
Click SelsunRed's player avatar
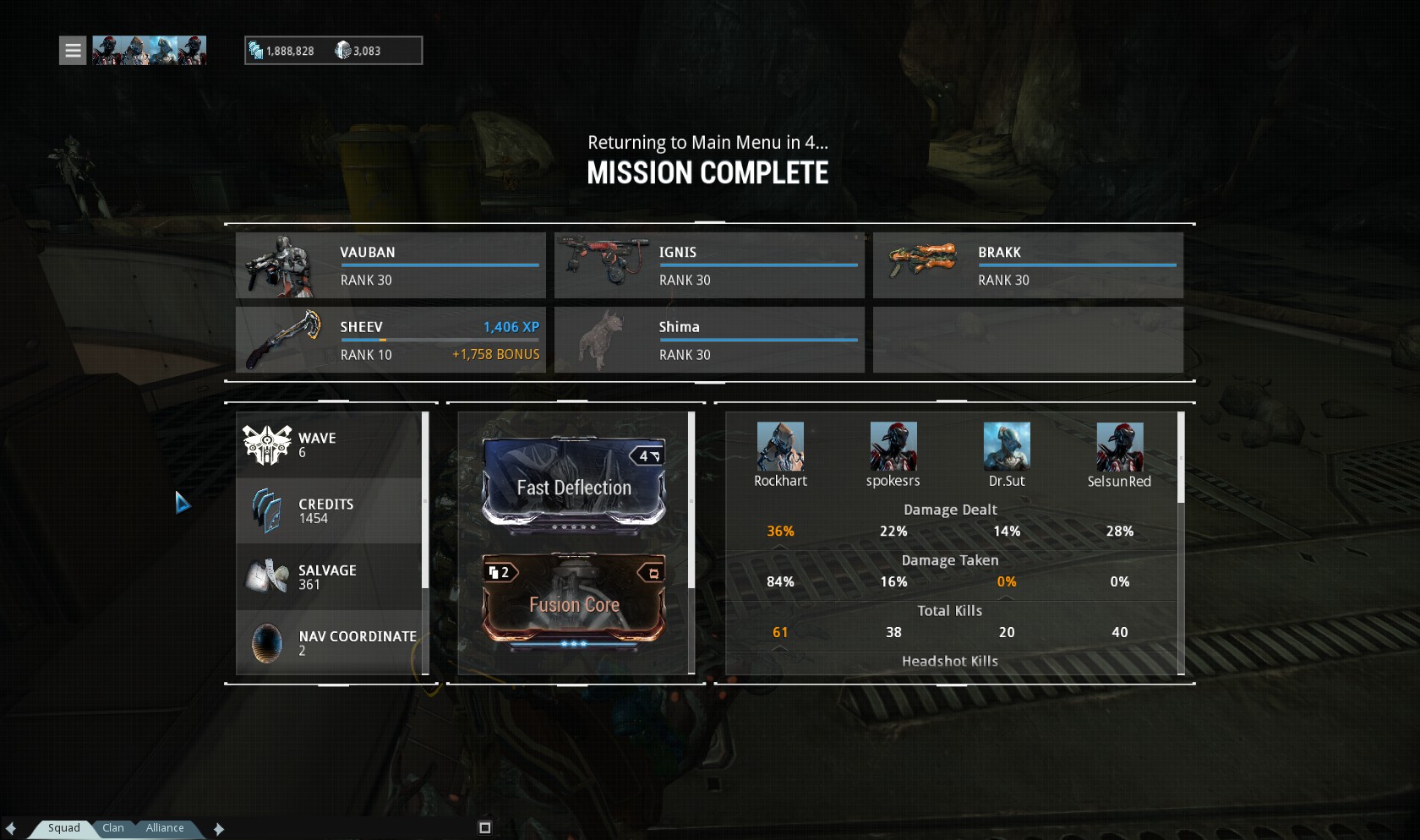1120,446
